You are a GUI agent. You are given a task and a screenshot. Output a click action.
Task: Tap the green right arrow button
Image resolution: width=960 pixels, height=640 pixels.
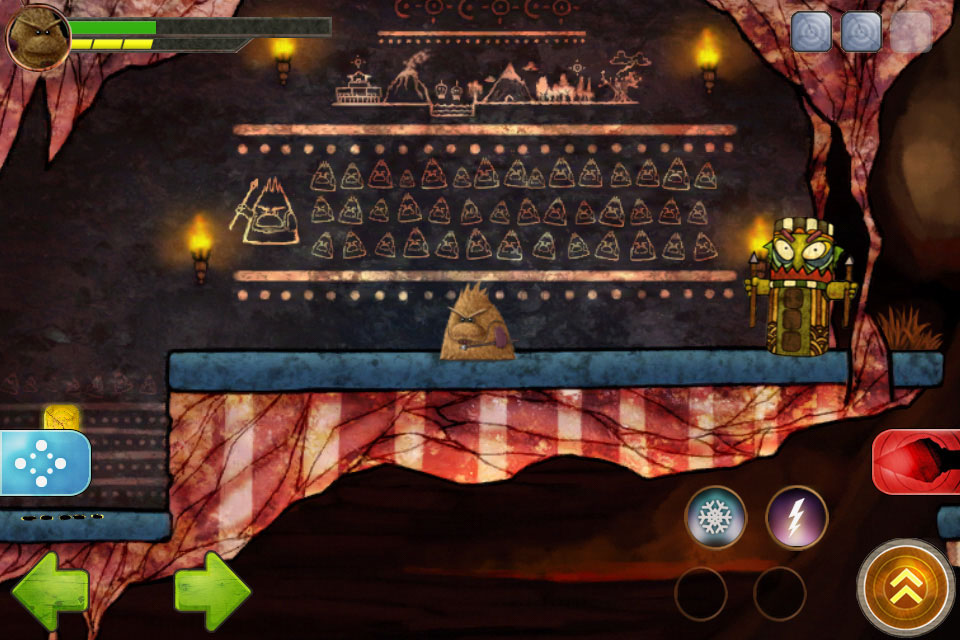pyautogui.click(x=211, y=592)
